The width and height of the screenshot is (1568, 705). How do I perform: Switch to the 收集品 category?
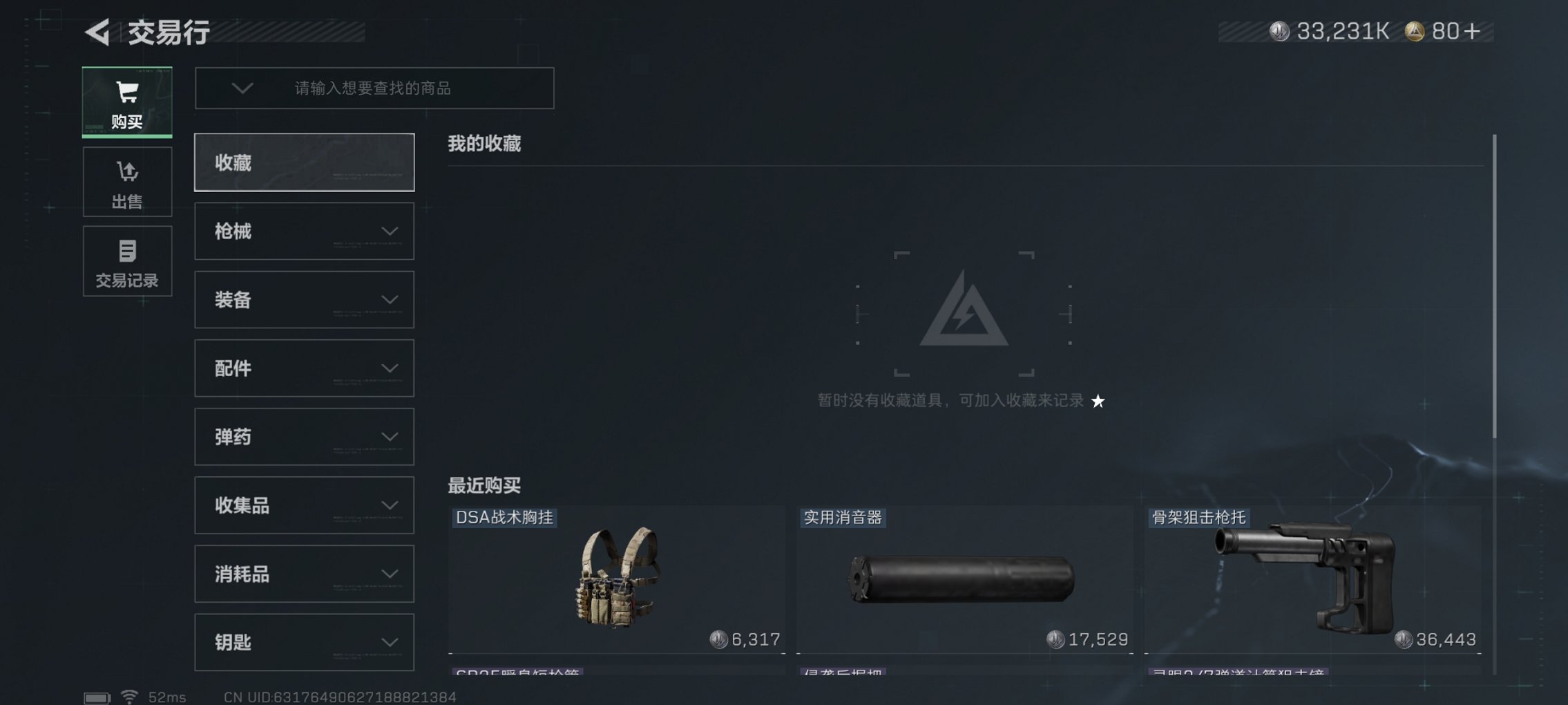(304, 505)
